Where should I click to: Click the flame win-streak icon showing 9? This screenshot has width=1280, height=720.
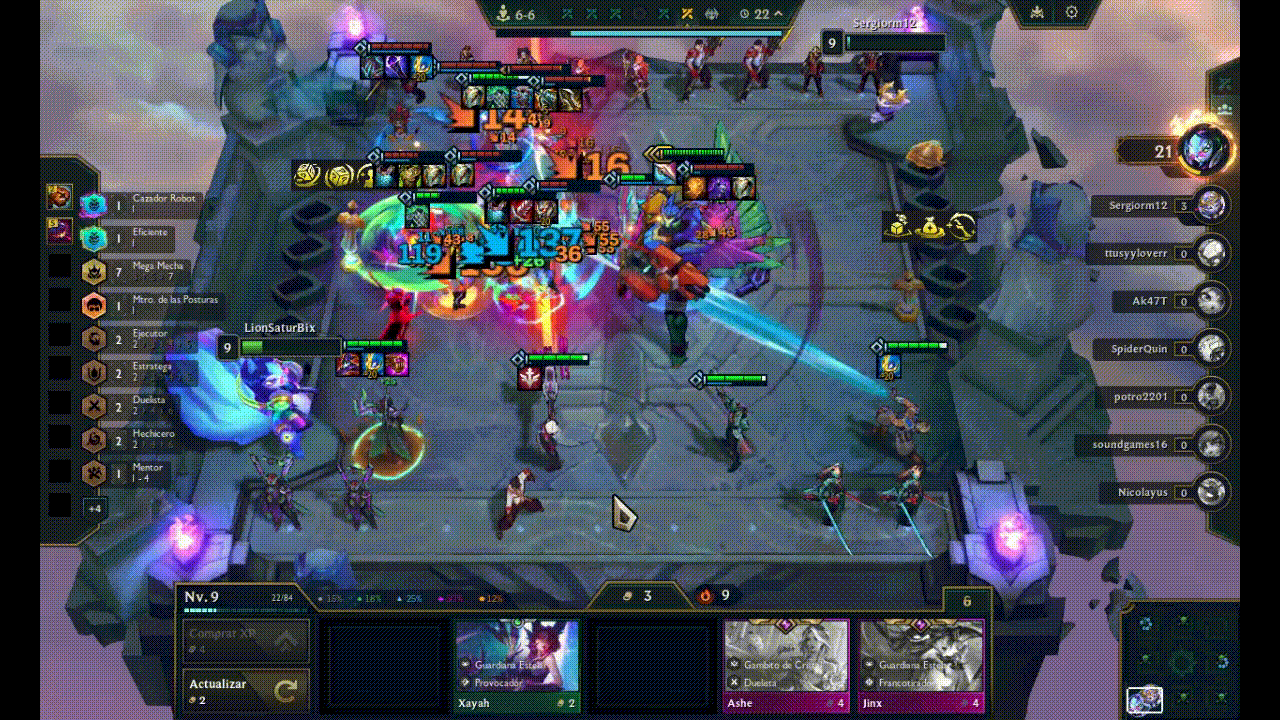pyautogui.click(x=706, y=595)
